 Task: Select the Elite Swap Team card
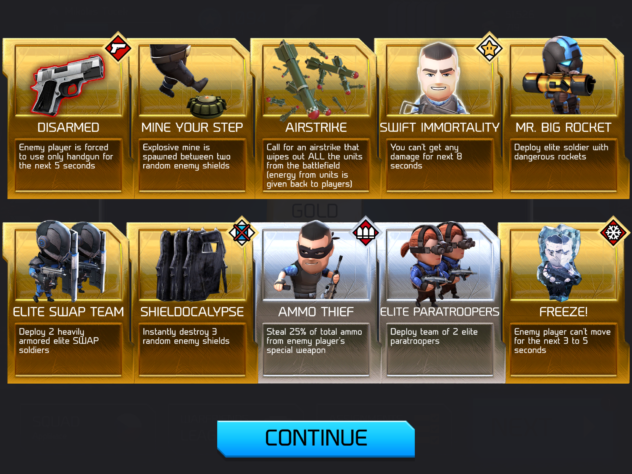click(67, 302)
